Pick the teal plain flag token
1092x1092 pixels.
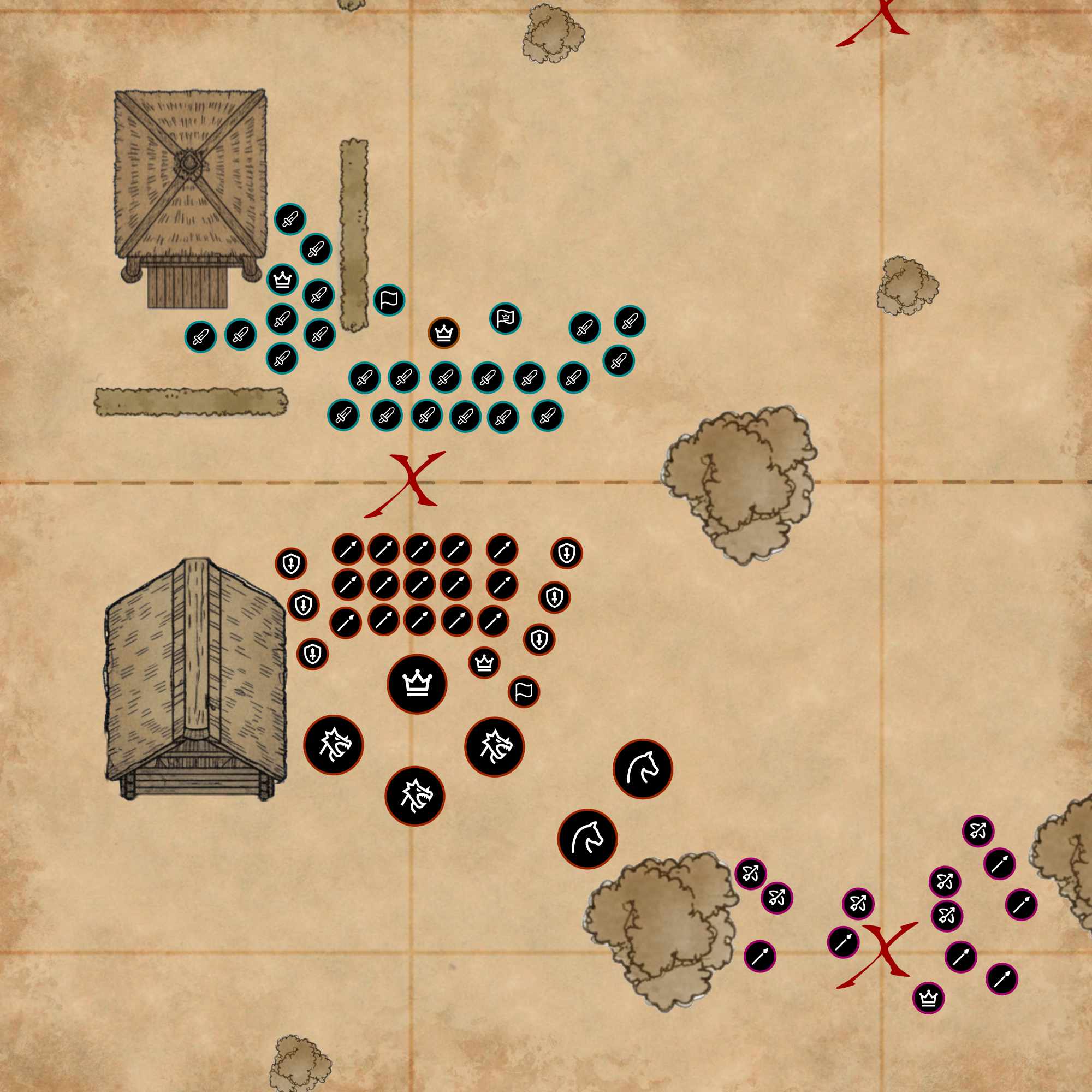point(389,300)
